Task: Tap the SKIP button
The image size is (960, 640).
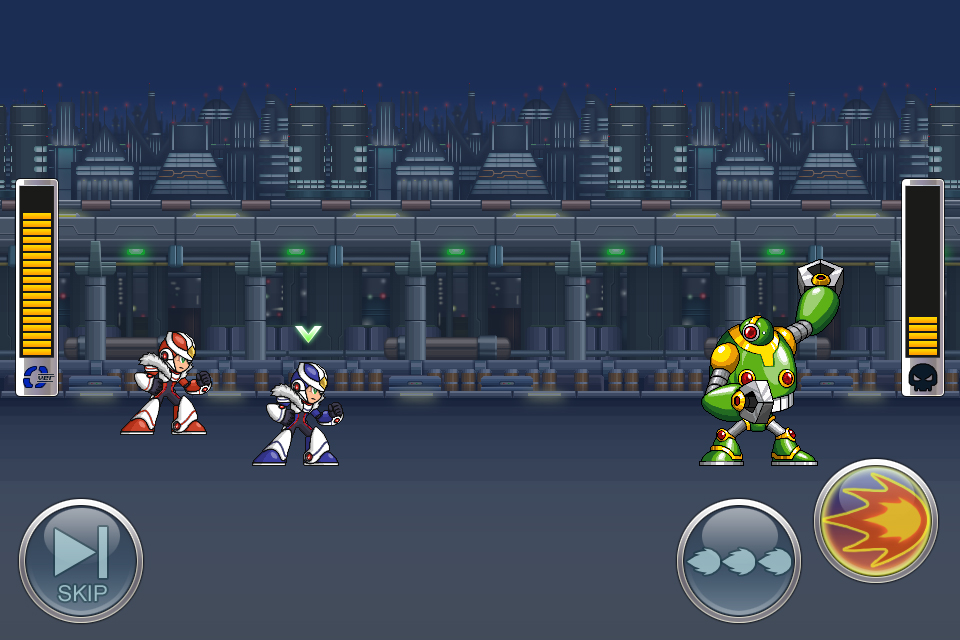Action: pos(81,561)
